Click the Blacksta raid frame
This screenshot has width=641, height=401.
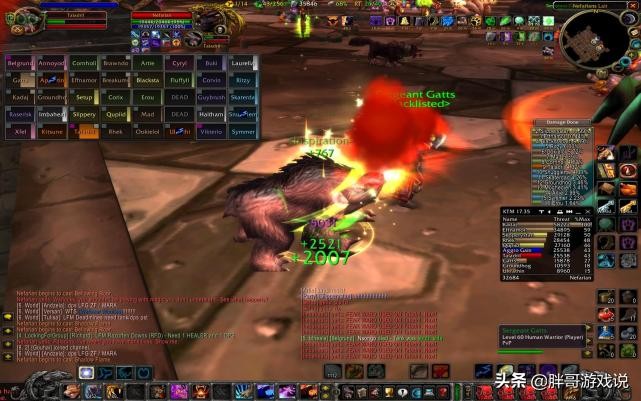[x=147, y=80]
